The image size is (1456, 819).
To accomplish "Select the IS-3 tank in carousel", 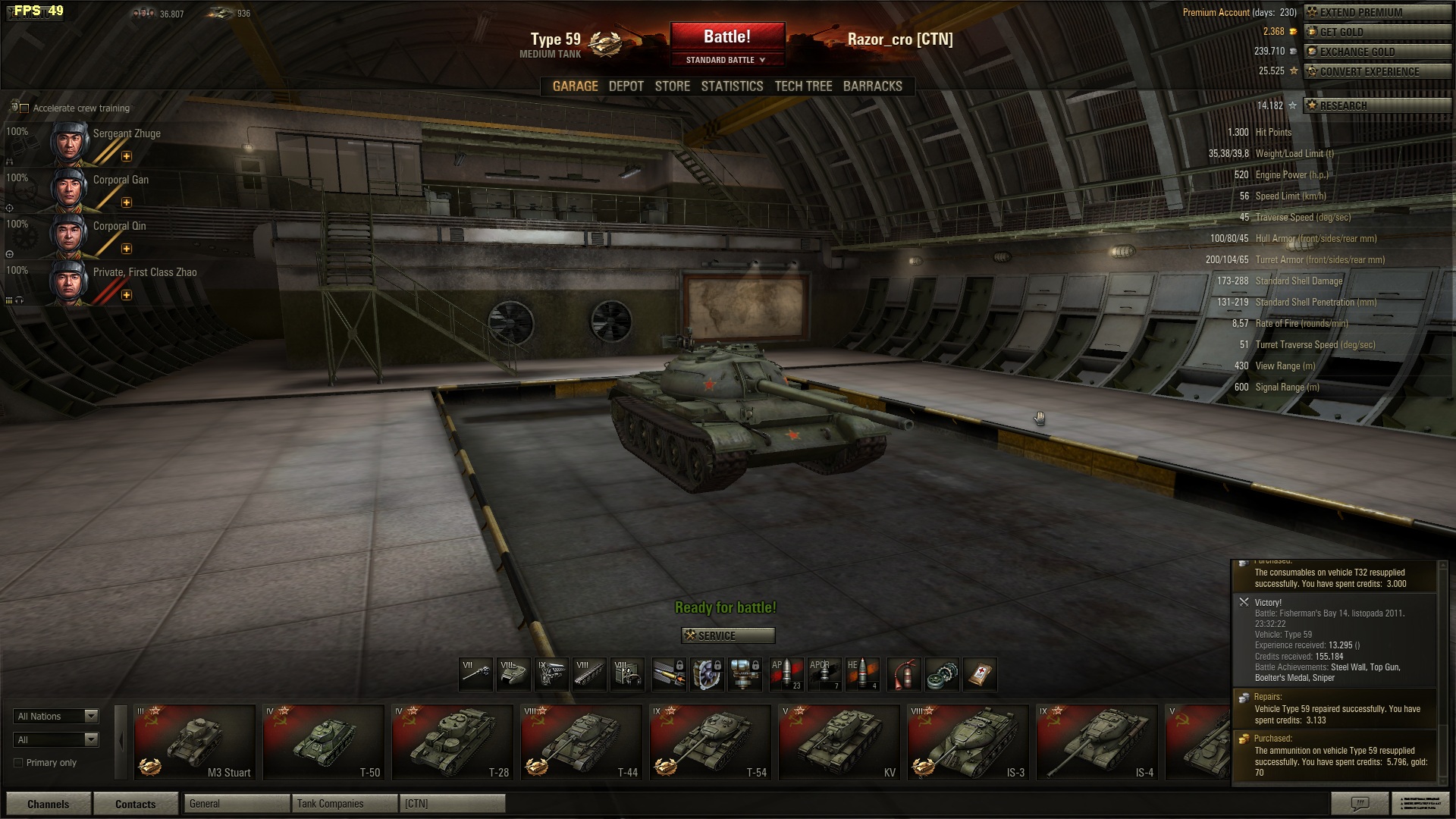I will click(x=968, y=742).
